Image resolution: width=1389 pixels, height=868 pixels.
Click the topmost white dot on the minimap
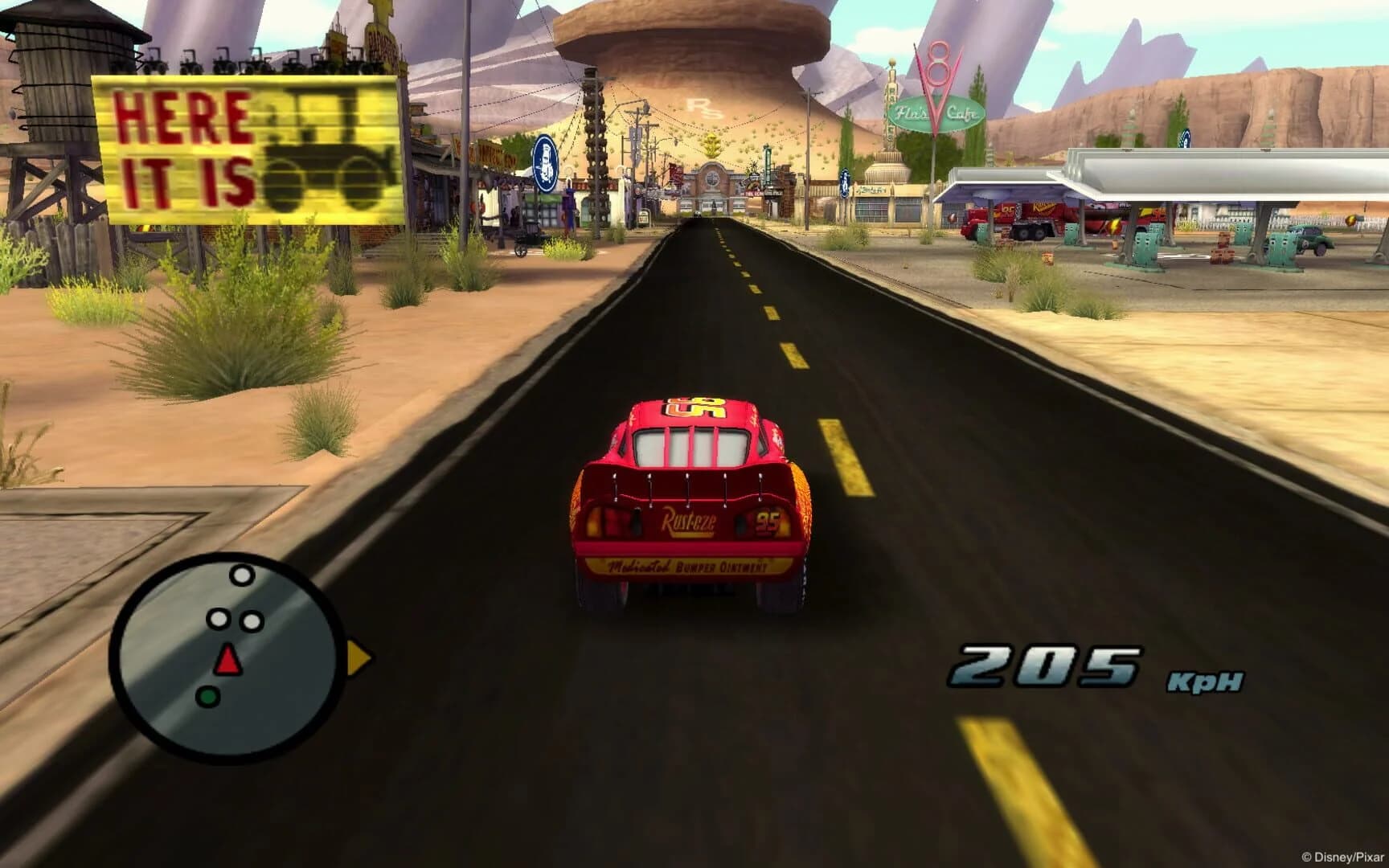(x=244, y=575)
